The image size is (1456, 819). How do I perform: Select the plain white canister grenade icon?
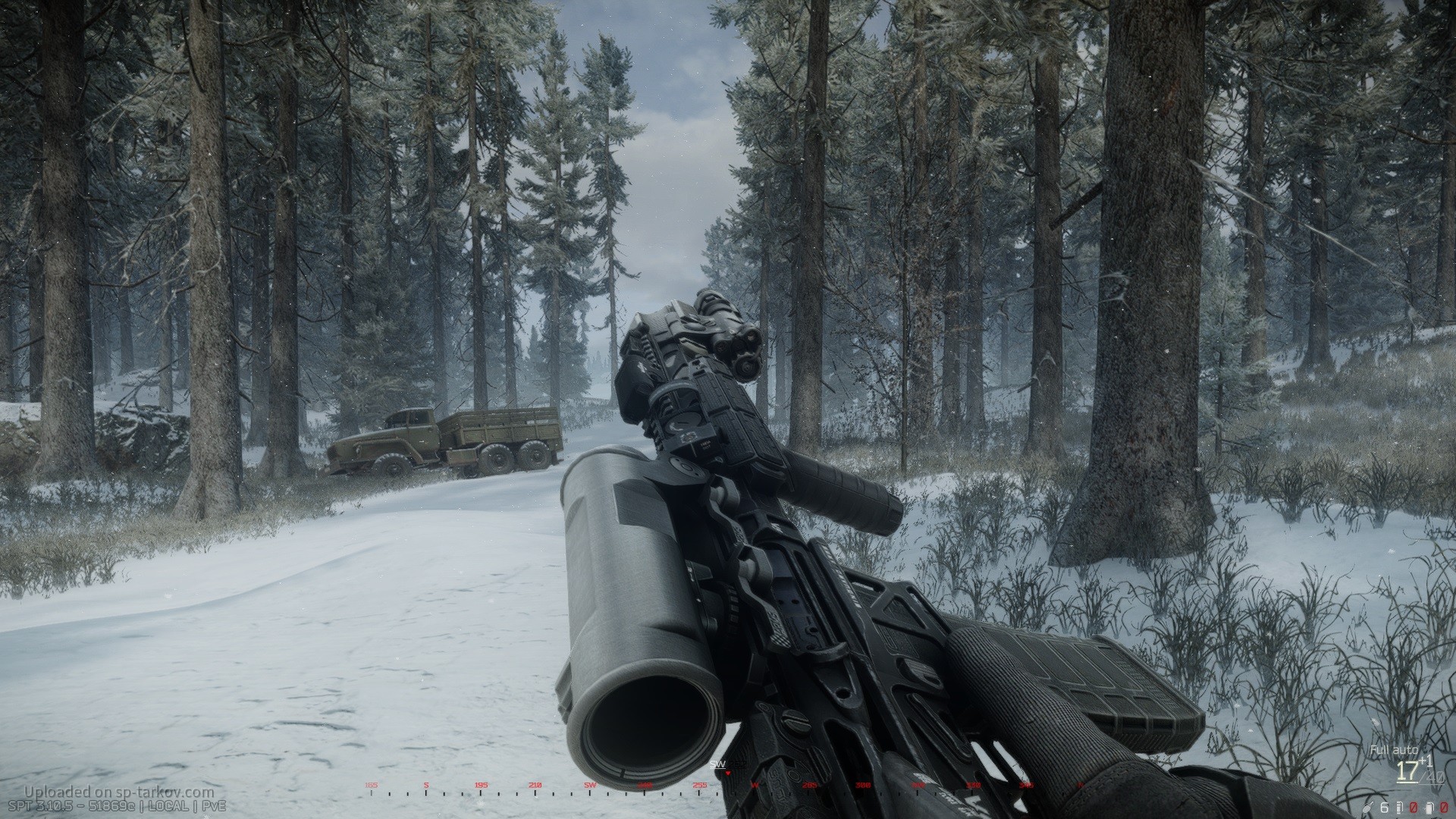click(x=1429, y=806)
